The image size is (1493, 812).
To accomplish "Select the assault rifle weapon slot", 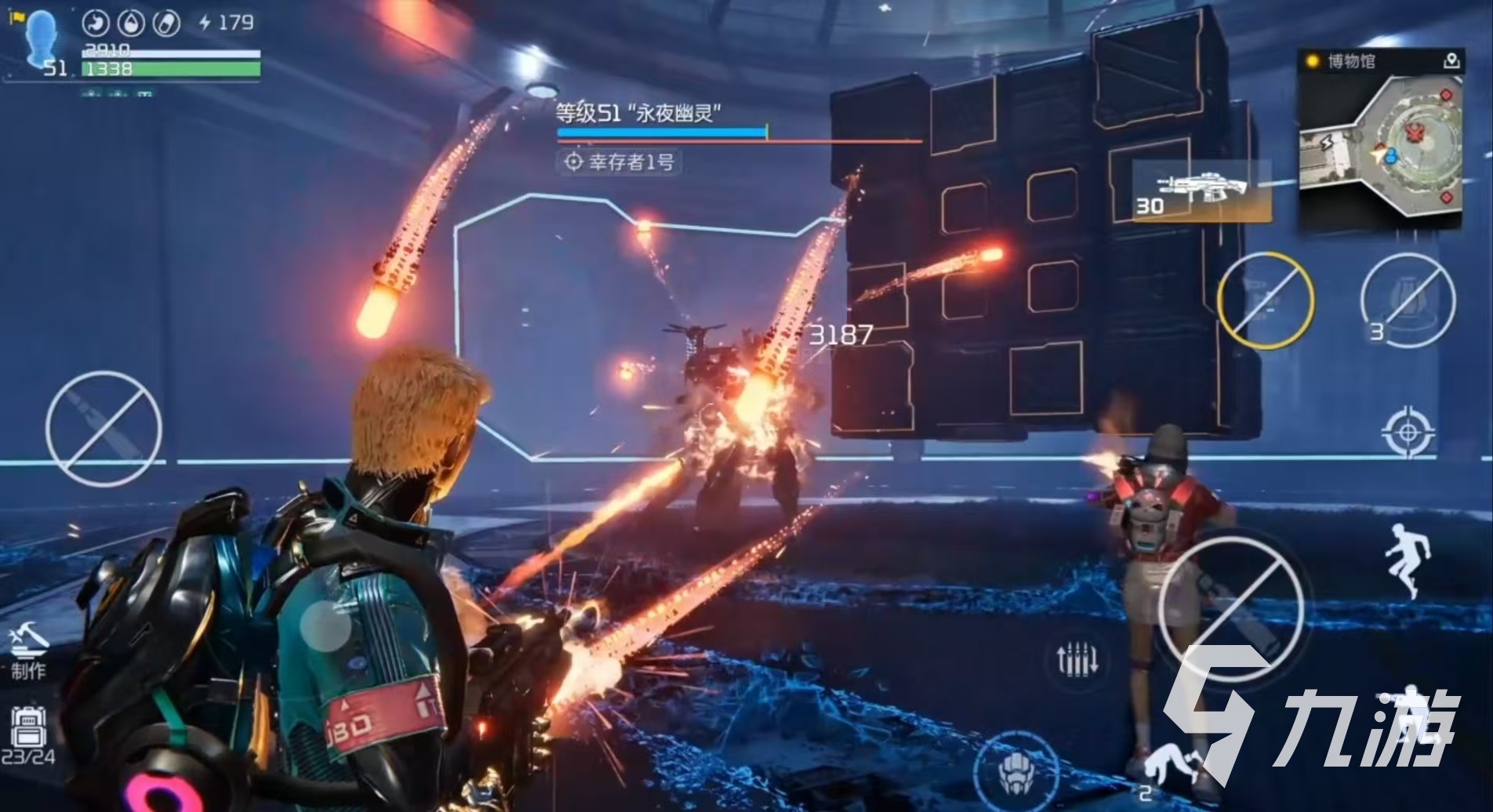I will pos(1201,190).
